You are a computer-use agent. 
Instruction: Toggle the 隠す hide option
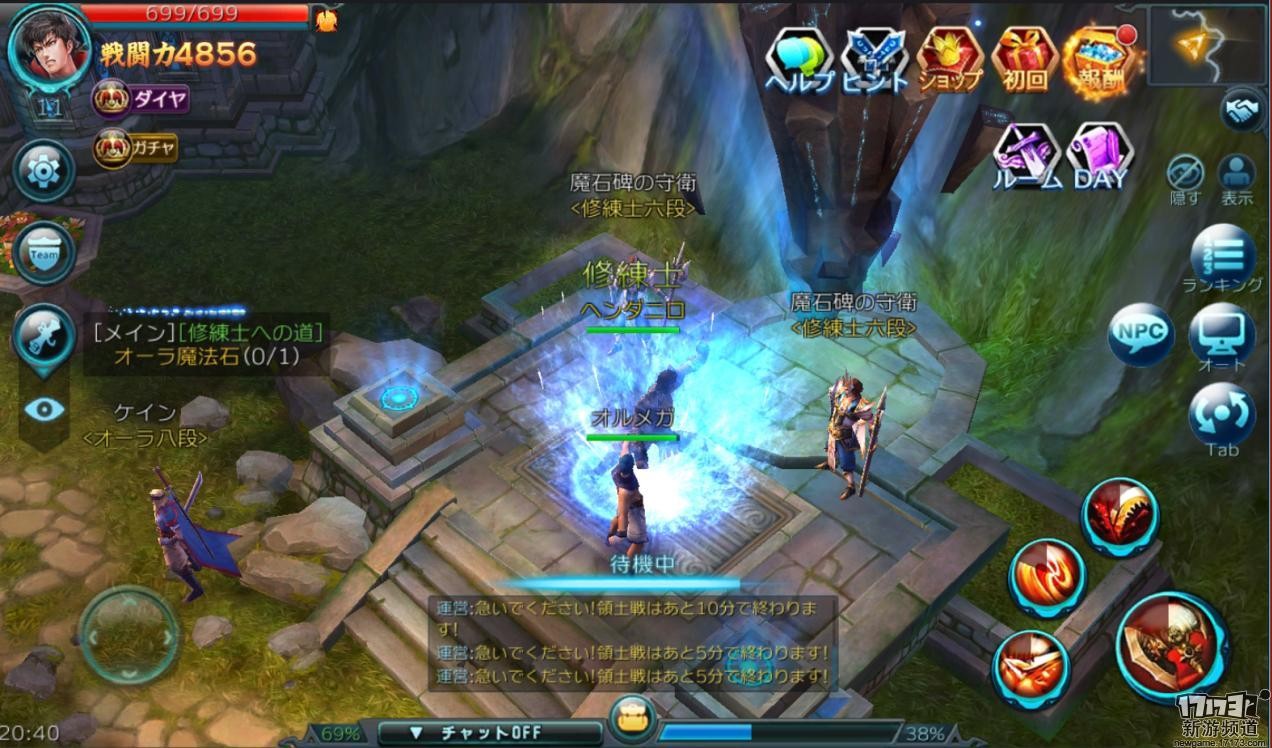click(1185, 177)
